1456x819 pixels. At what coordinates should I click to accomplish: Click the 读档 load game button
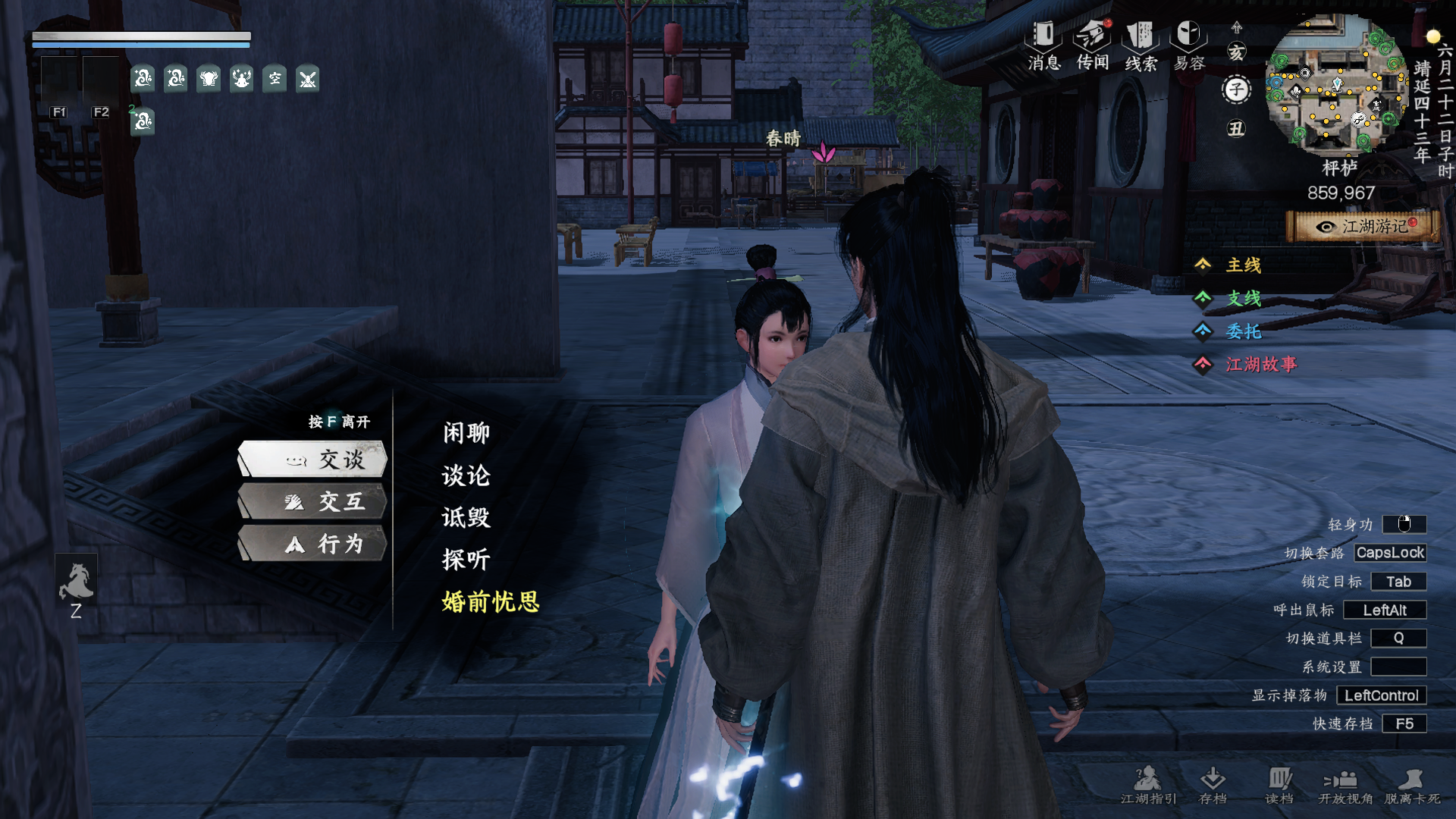(x=1279, y=785)
